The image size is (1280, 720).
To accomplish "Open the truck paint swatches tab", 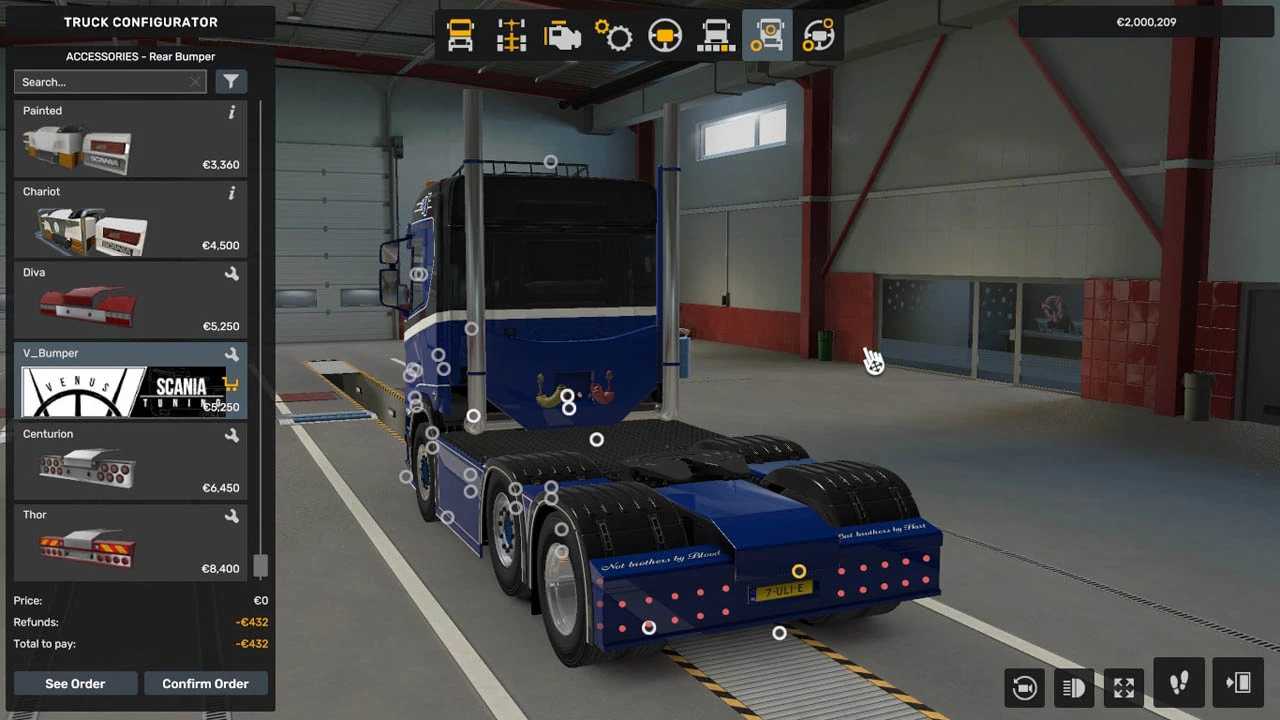I will (x=715, y=36).
